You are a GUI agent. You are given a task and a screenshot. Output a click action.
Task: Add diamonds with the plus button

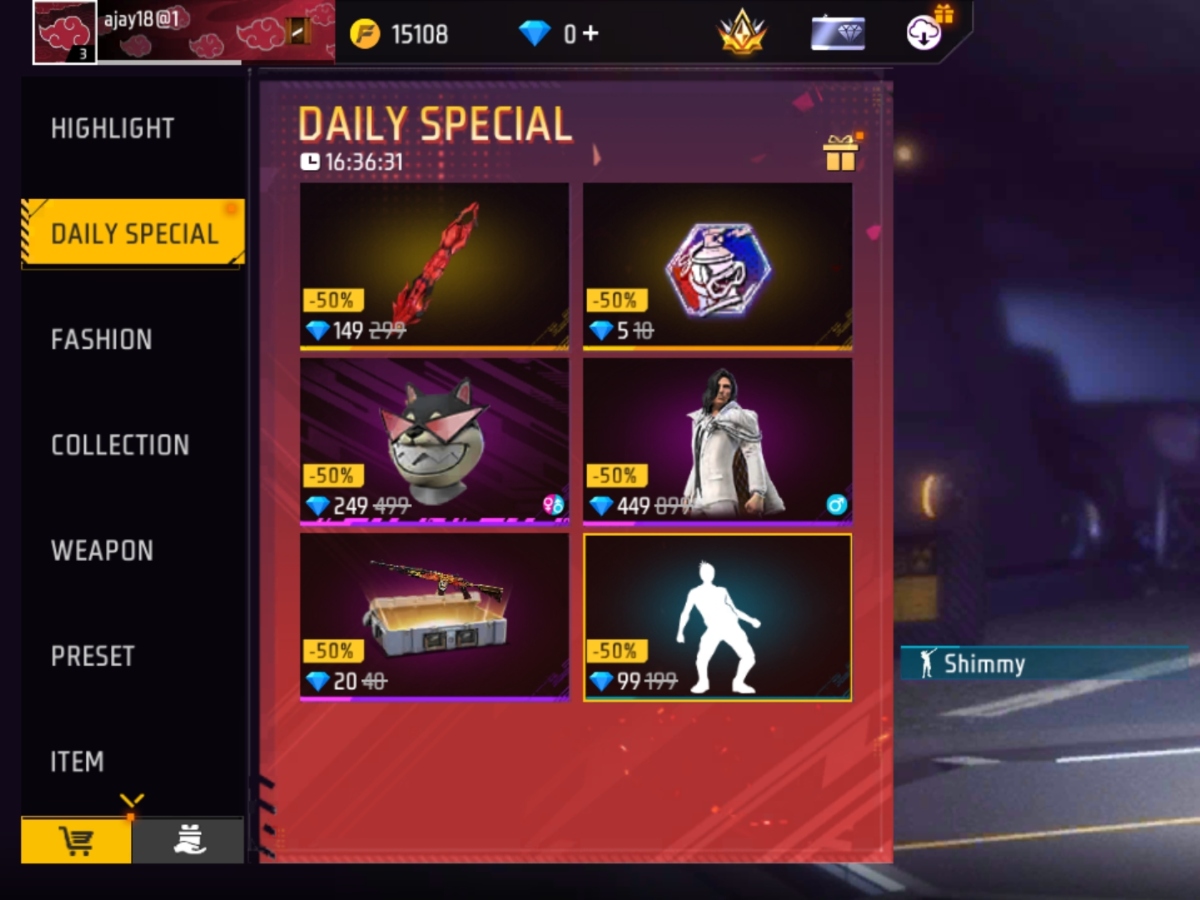point(590,34)
